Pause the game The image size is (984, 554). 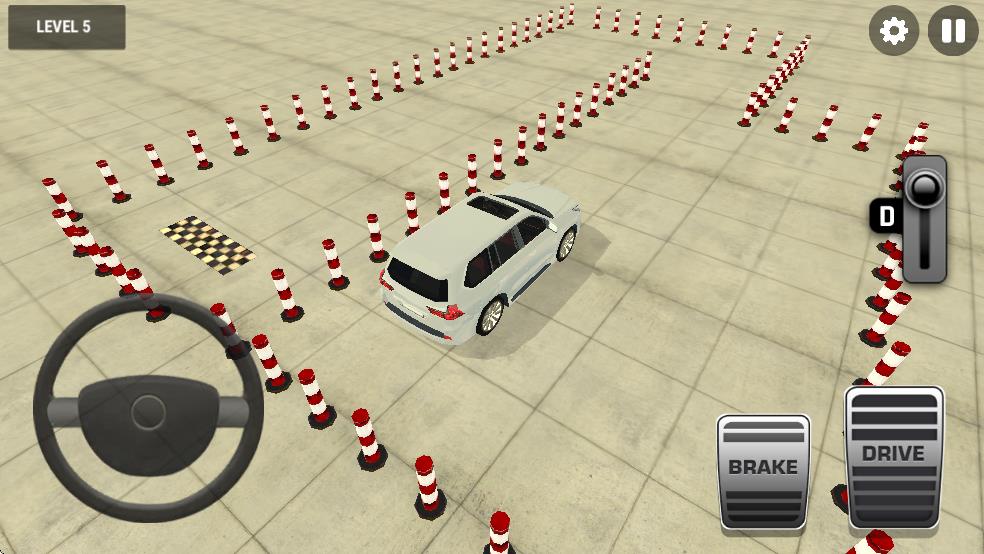[953, 31]
